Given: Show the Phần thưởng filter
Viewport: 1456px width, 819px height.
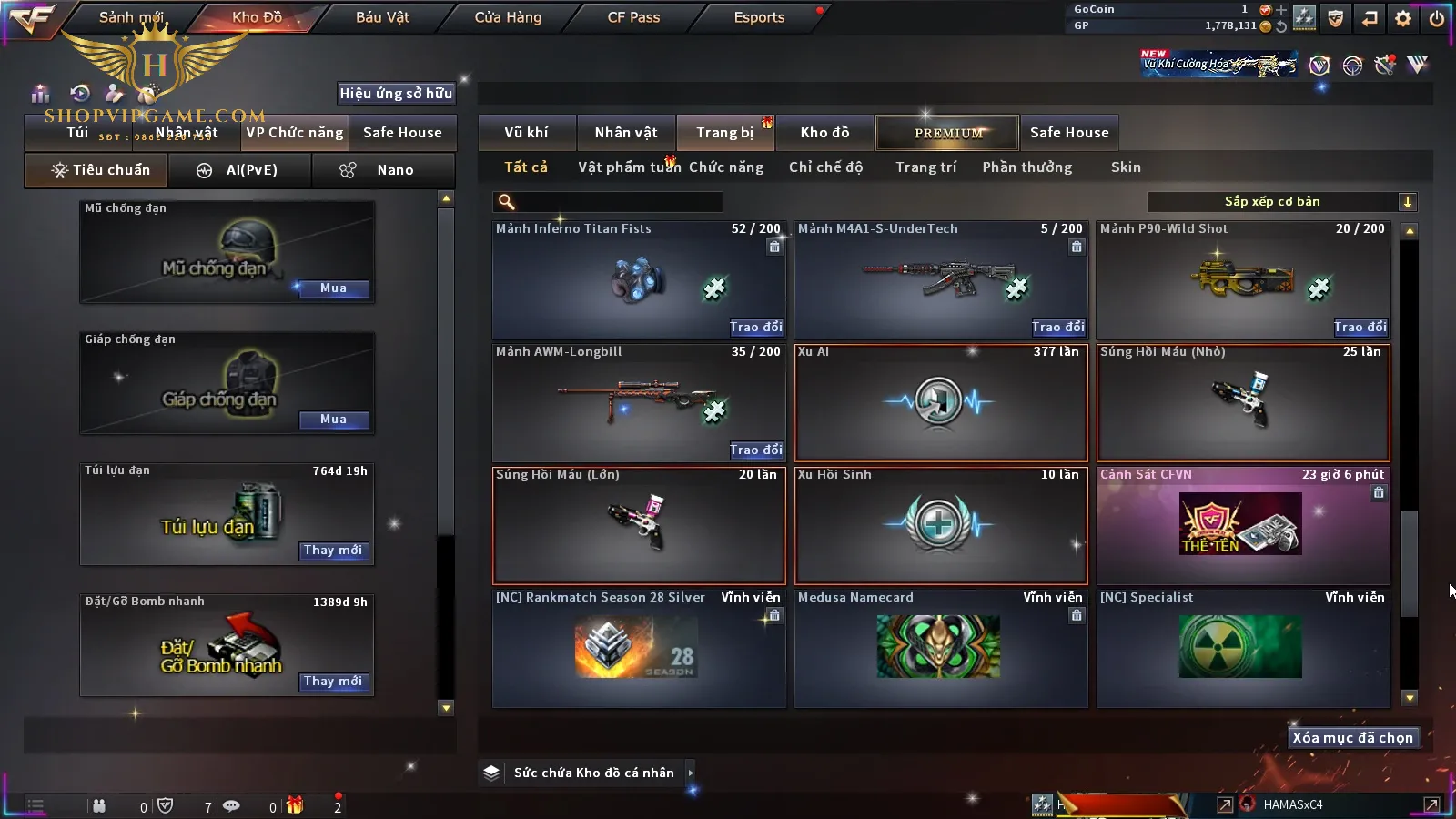Looking at the screenshot, I should [x=1026, y=167].
